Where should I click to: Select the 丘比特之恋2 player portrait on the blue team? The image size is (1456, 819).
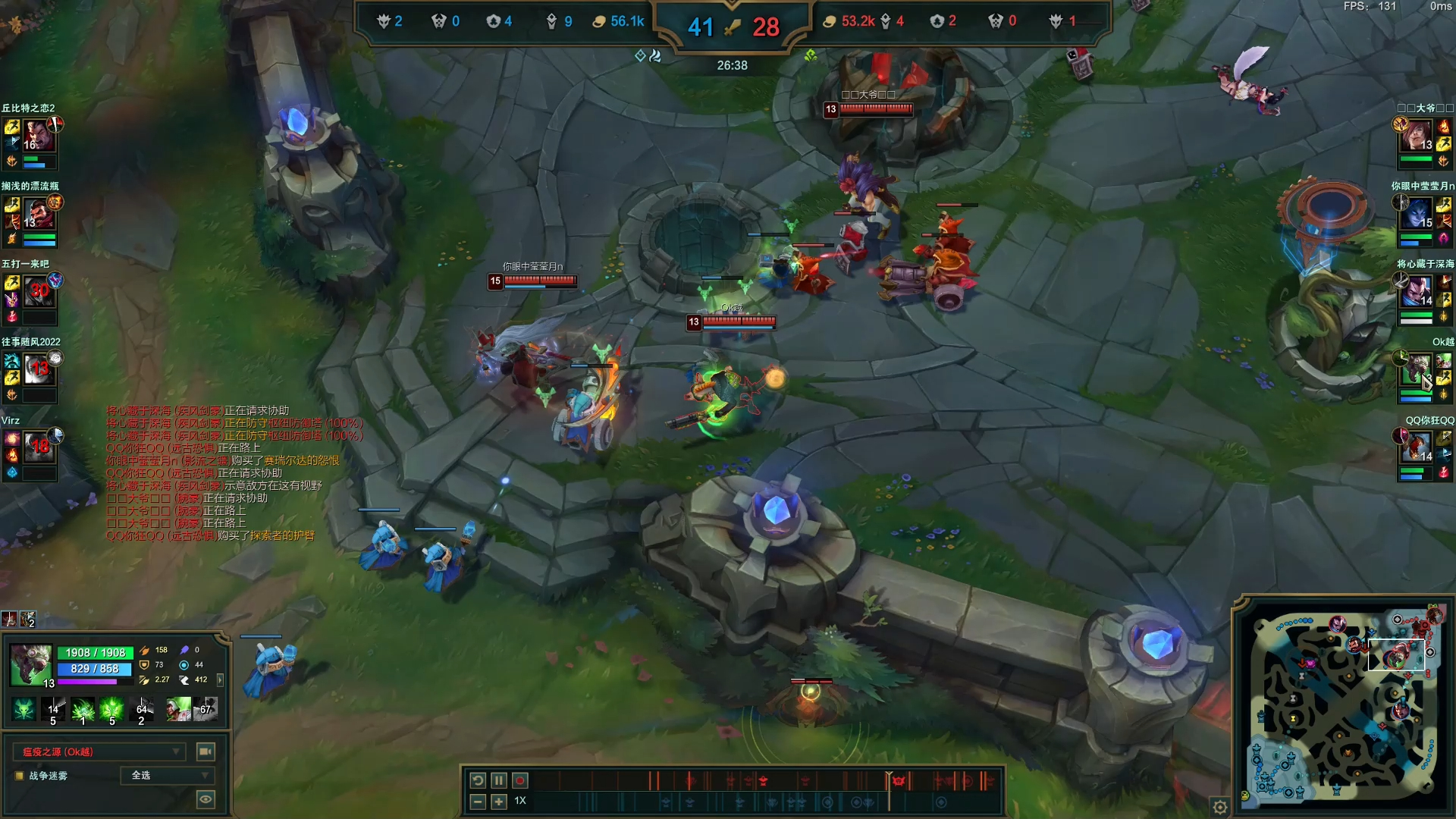click(38, 136)
